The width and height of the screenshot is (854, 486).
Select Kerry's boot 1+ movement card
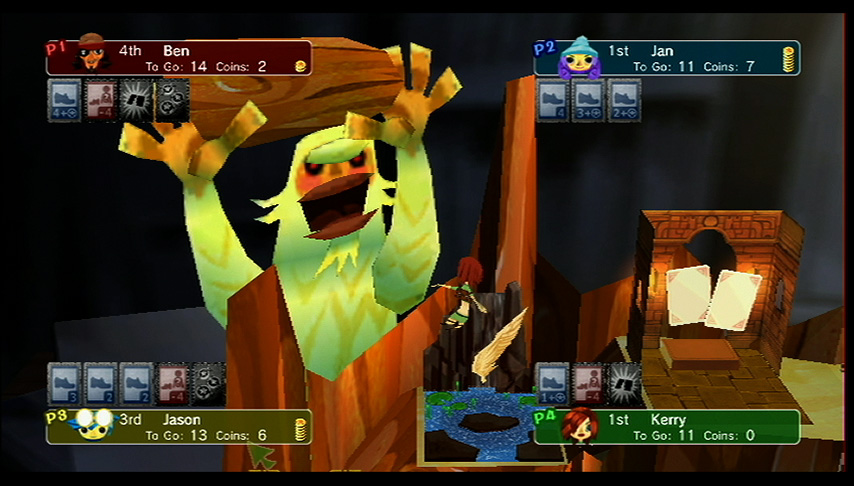pyautogui.click(x=553, y=384)
